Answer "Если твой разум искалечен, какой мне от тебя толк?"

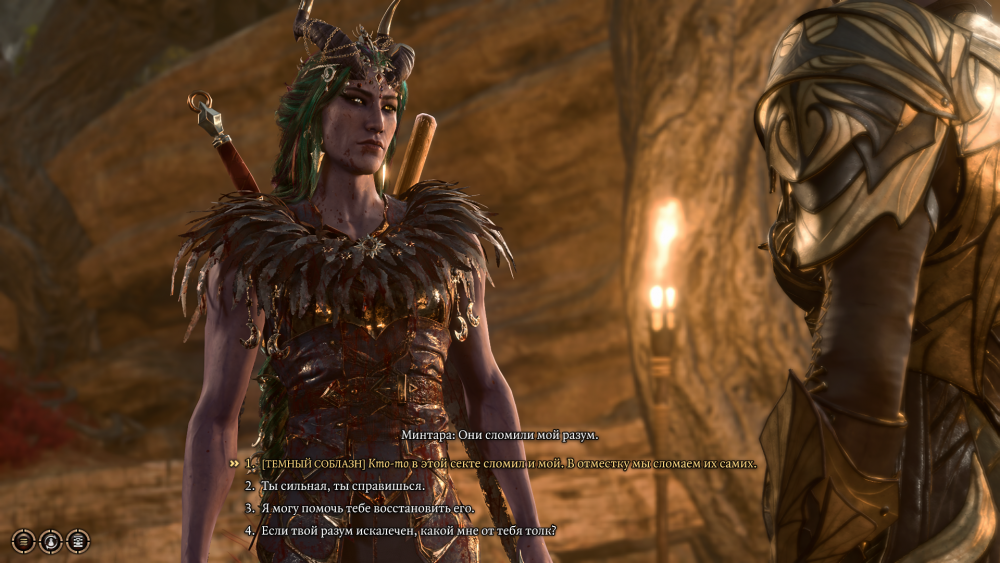(408, 530)
